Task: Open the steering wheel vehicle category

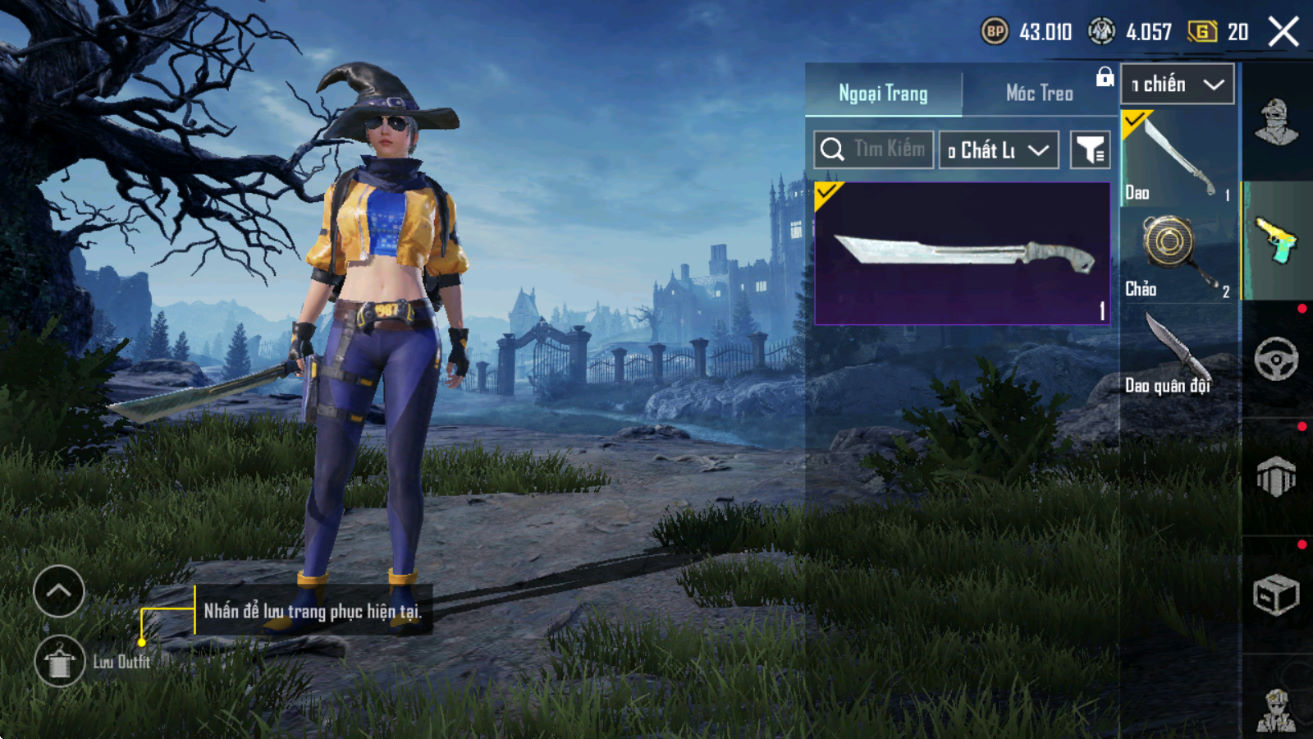Action: click(x=1276, y=359)
